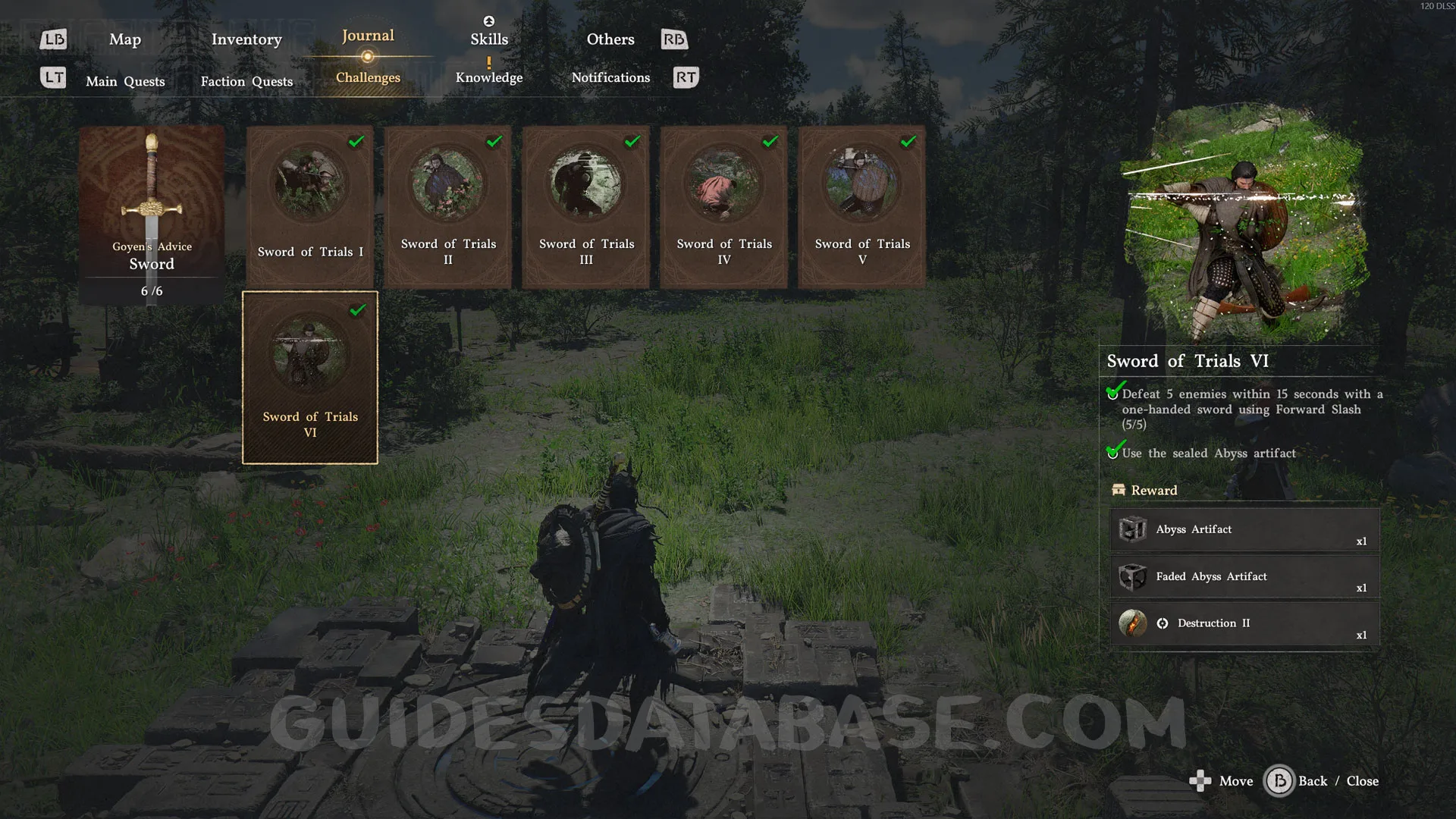Screen dimensions: 1456x819
Task: Pick the Sword of Trials IV card
Action: [724, 206]
